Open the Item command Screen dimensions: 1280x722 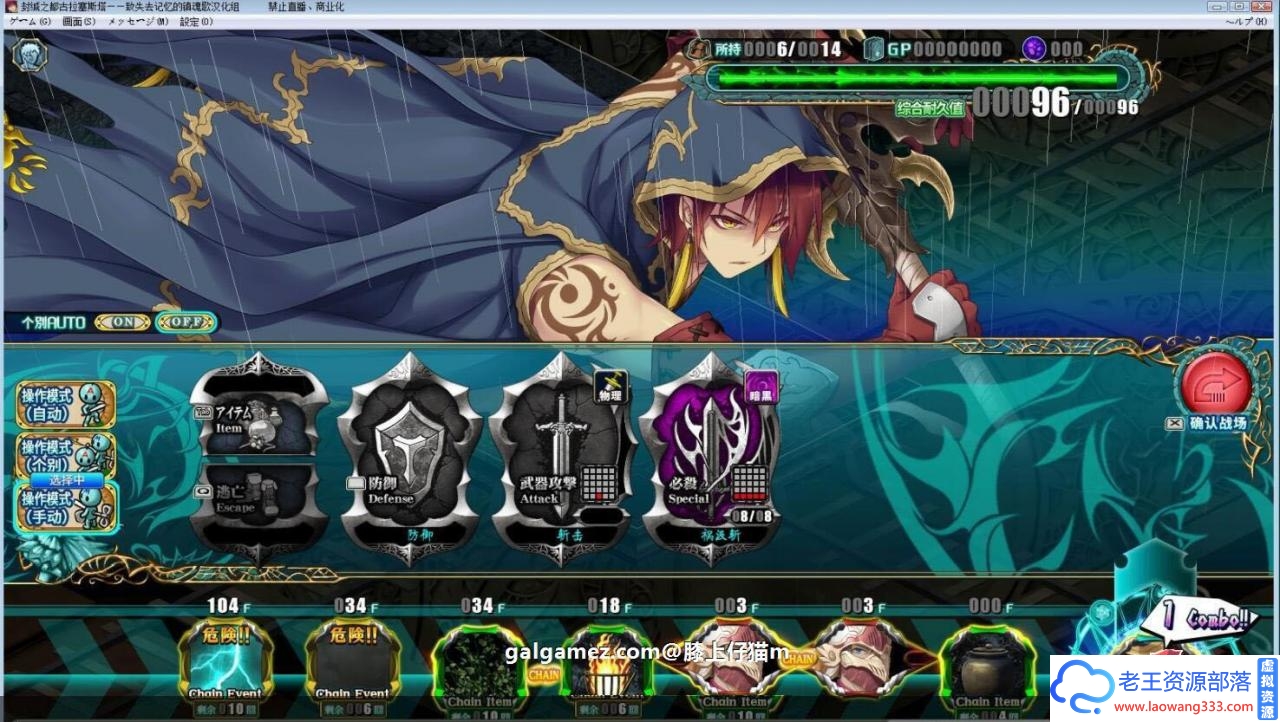click(x=258, y=412)
